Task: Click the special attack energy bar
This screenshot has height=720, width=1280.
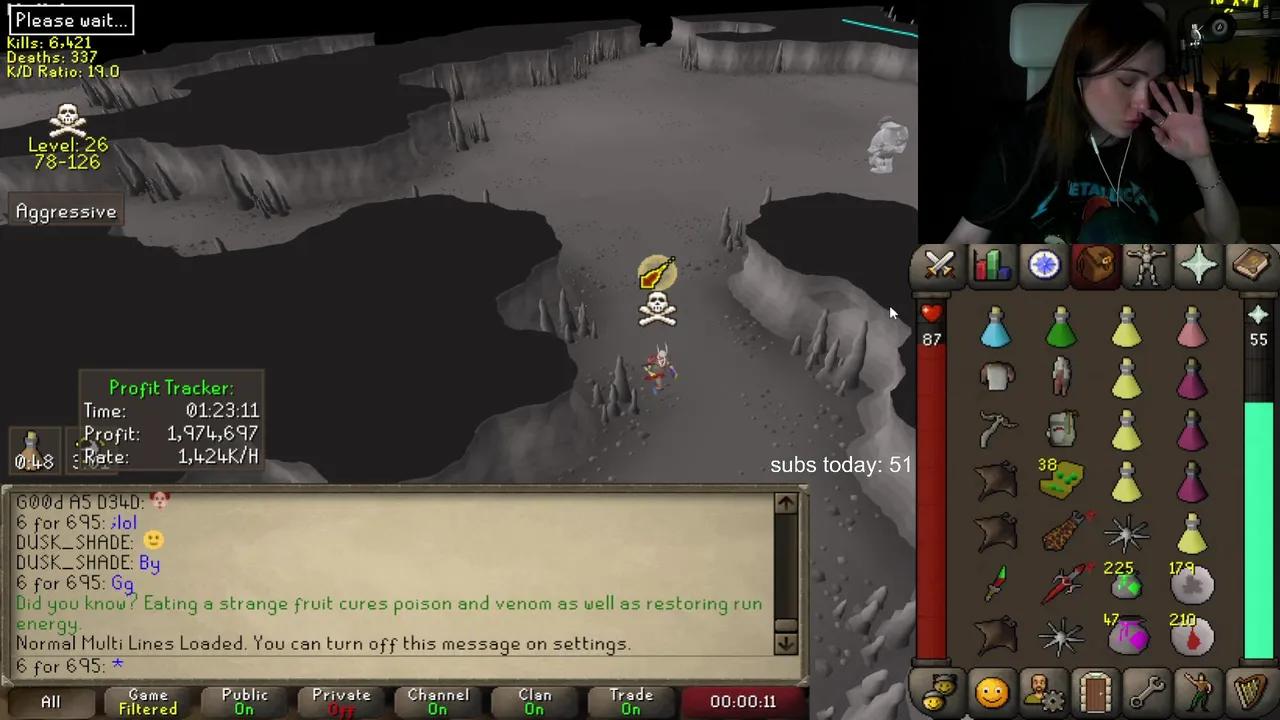Action: 1258,500
